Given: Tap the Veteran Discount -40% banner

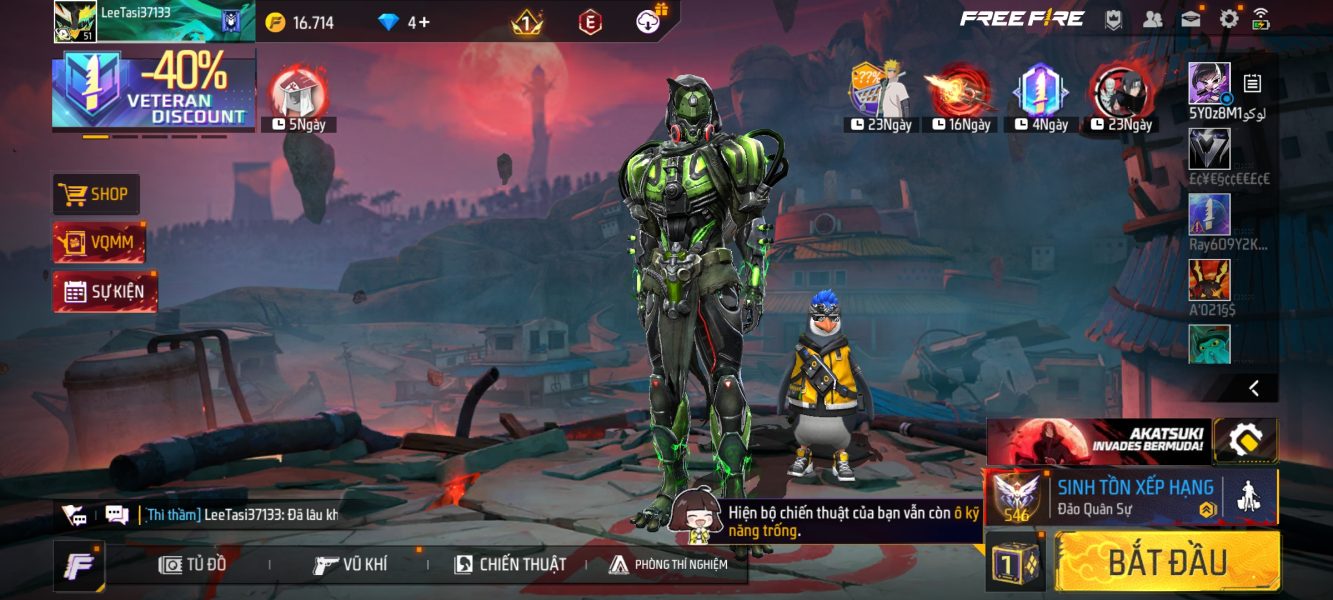Looking at the screenshot, I should 153,90.
